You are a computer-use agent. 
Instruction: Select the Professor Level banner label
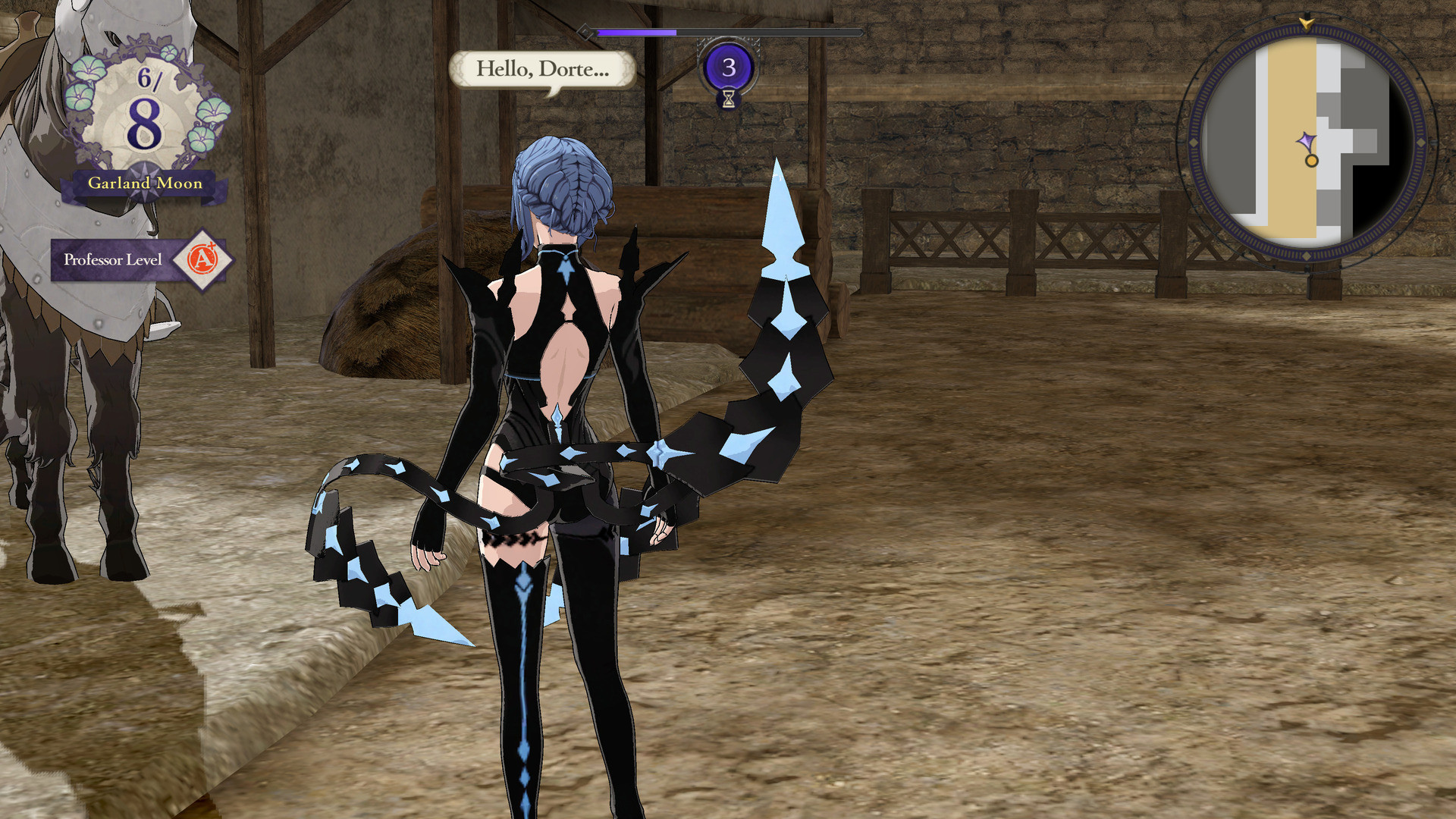coord(114,259)
